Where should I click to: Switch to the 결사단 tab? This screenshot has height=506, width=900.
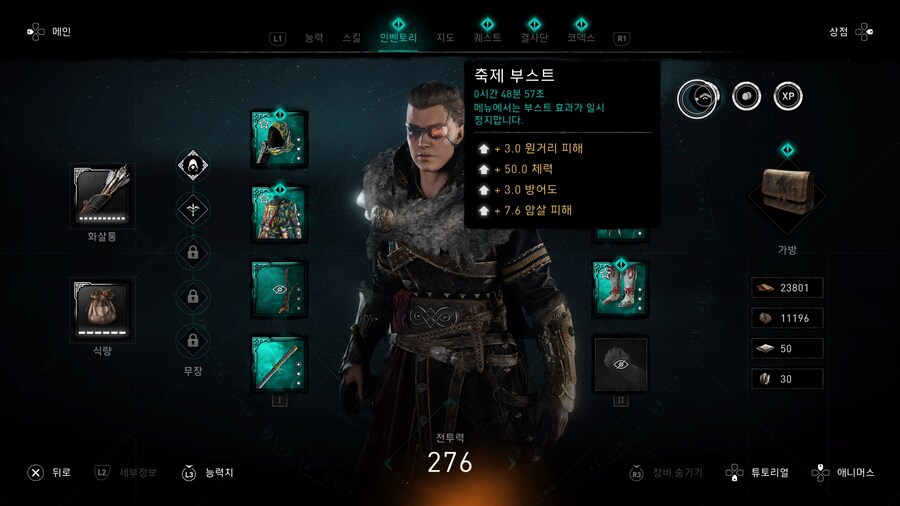tap(534, 38)
